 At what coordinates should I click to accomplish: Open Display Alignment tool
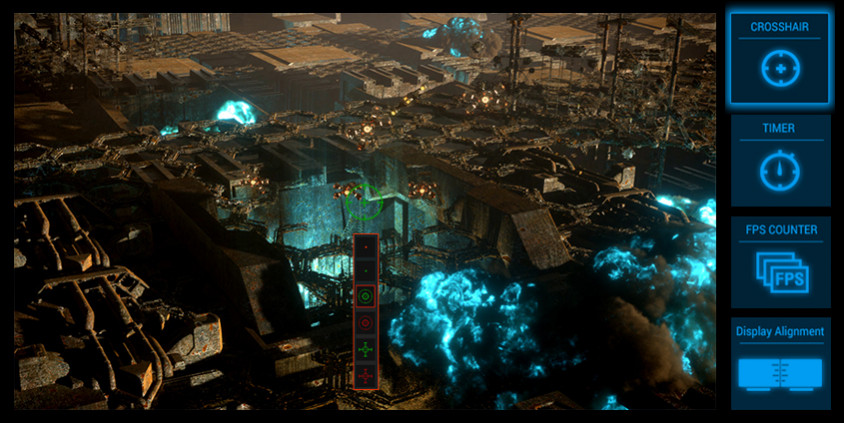pyautogui.click(x=780, y=364)
